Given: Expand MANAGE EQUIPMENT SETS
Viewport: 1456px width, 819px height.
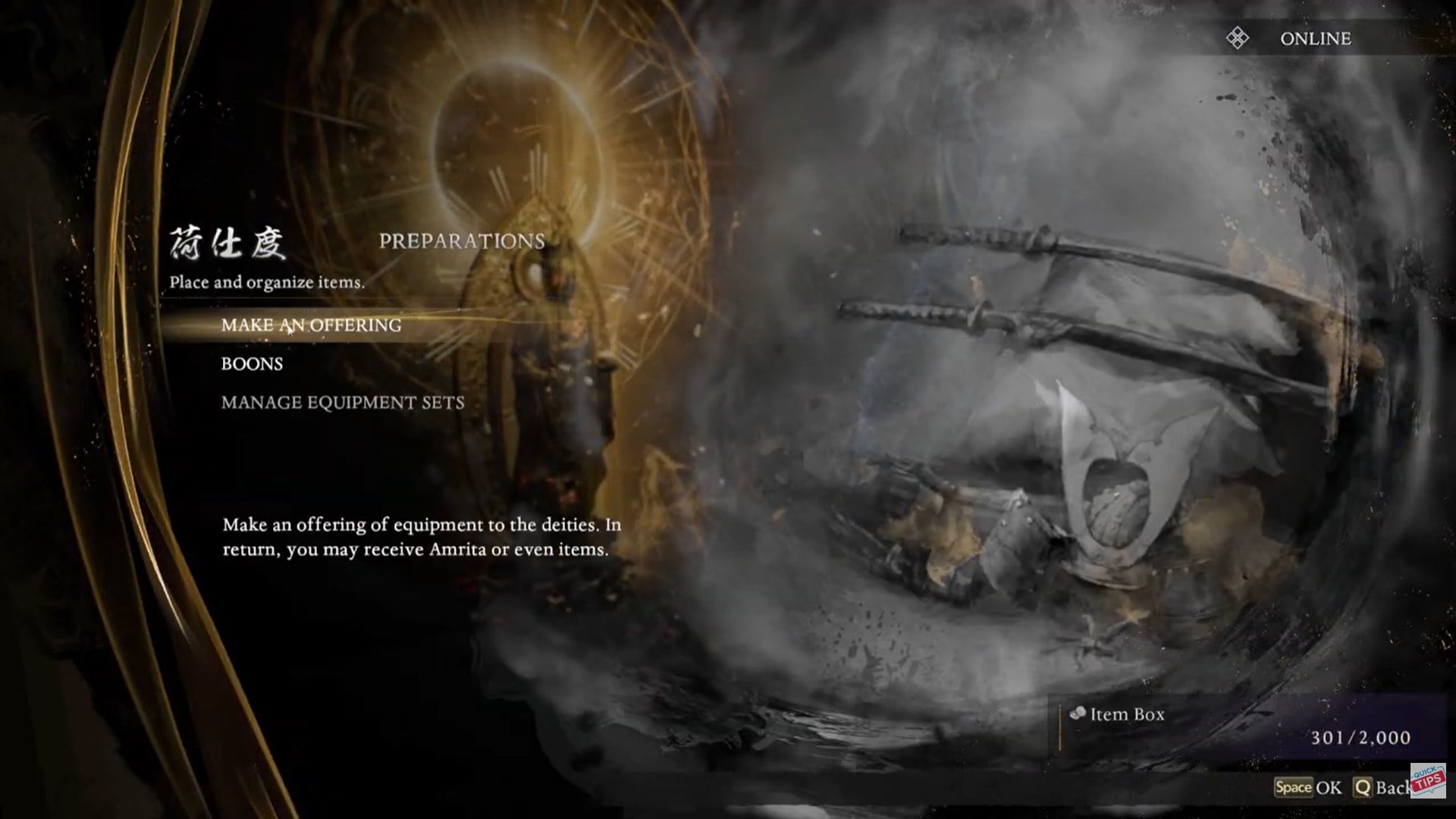Looking at the screenshot, I should (343, 403).
